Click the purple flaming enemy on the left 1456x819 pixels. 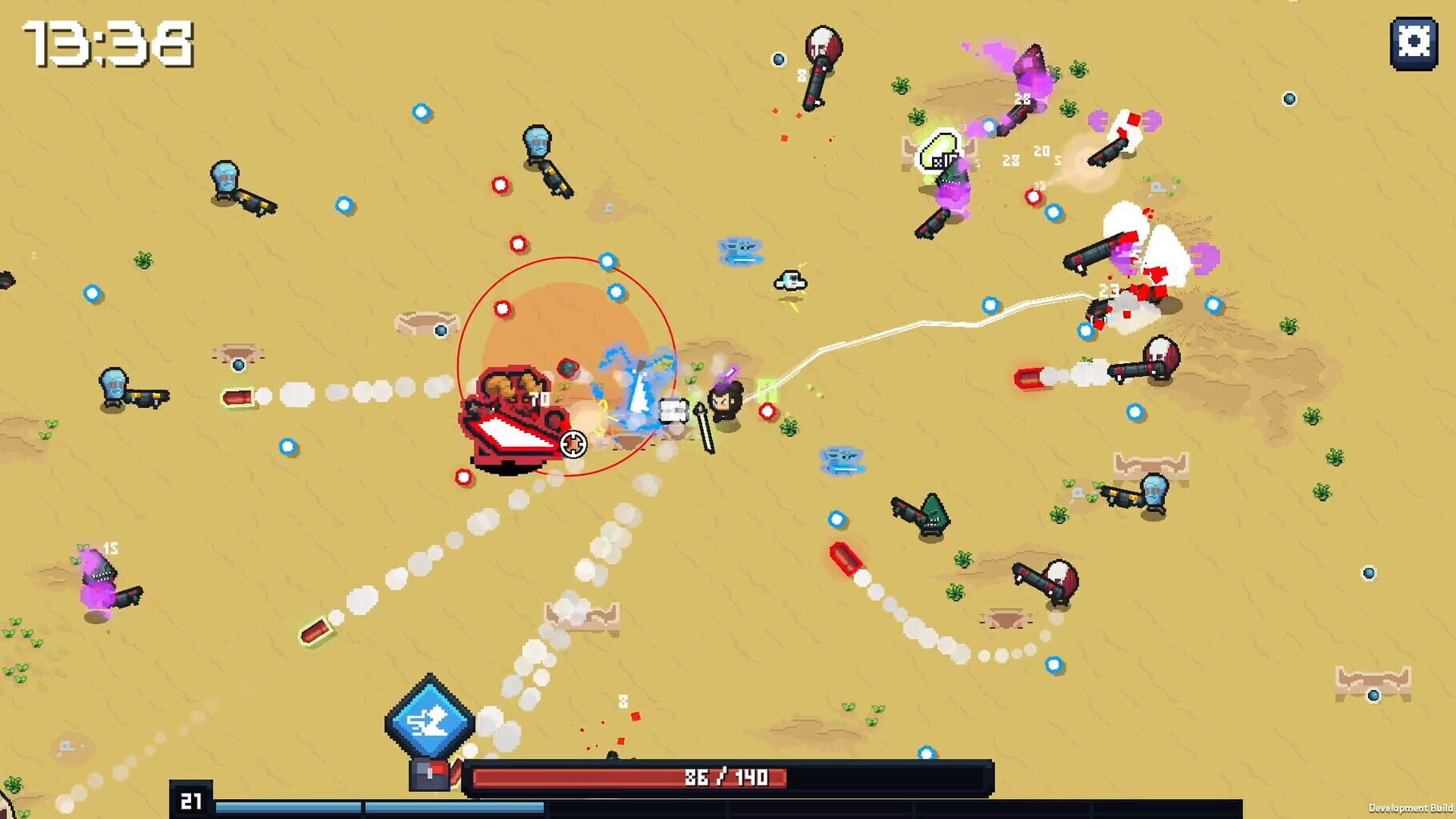(x=100, y=580)
